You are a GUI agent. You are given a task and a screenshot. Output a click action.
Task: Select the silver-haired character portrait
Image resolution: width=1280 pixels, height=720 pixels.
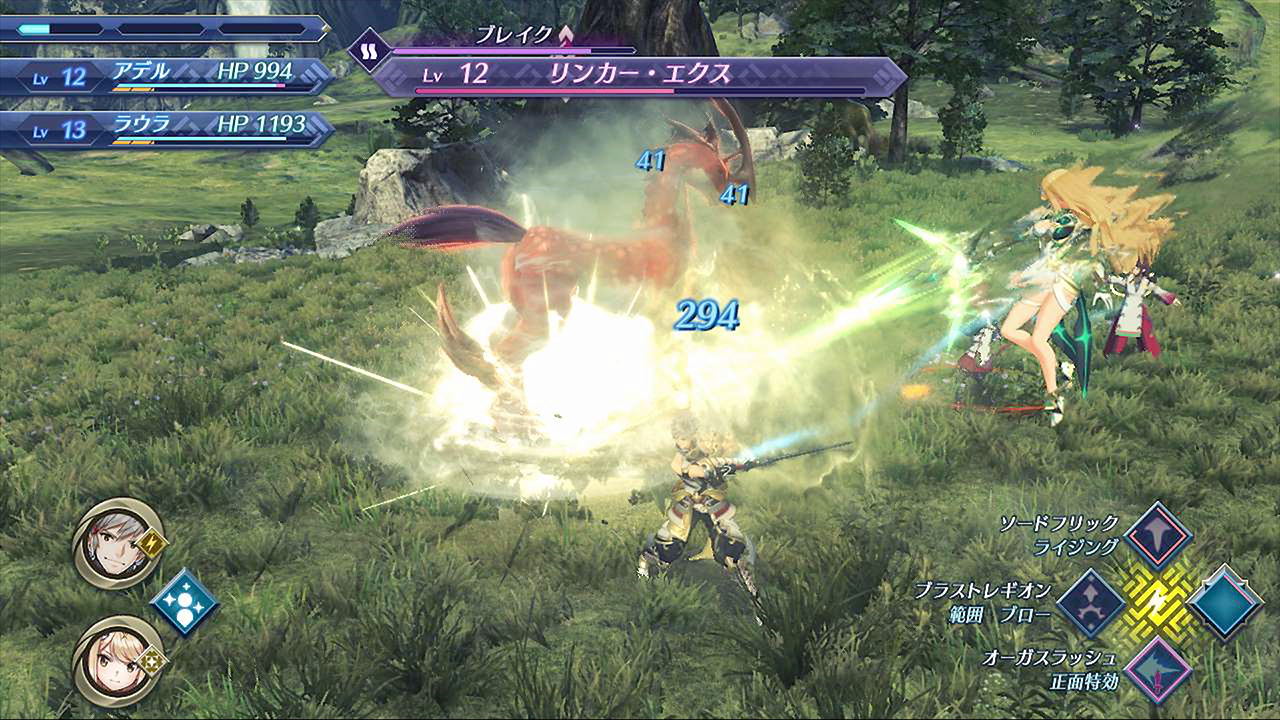tap(118, 543)
